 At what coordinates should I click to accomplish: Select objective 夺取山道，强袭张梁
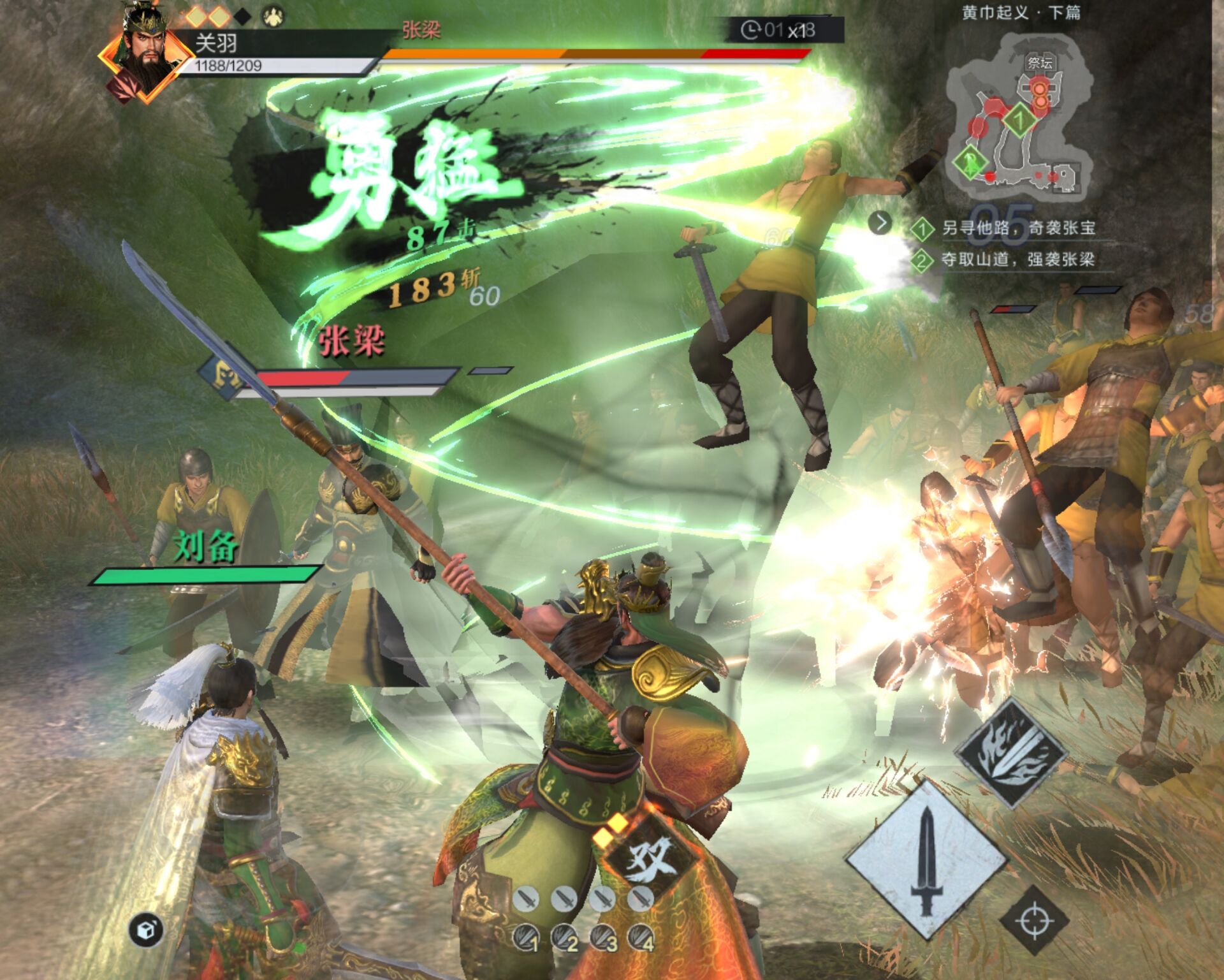tap(1017, 260)
